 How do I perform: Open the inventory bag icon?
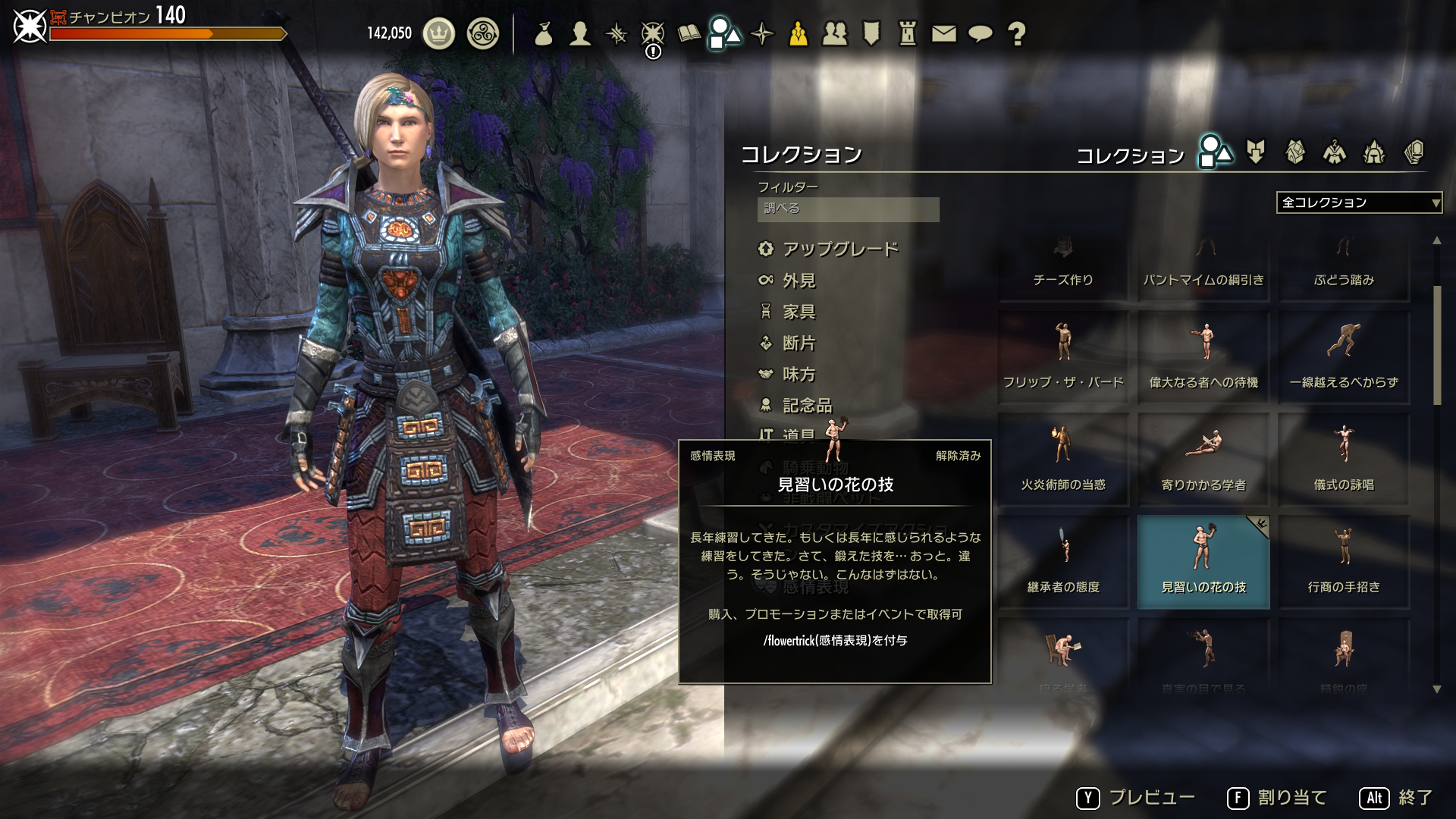tap(543, 33)
